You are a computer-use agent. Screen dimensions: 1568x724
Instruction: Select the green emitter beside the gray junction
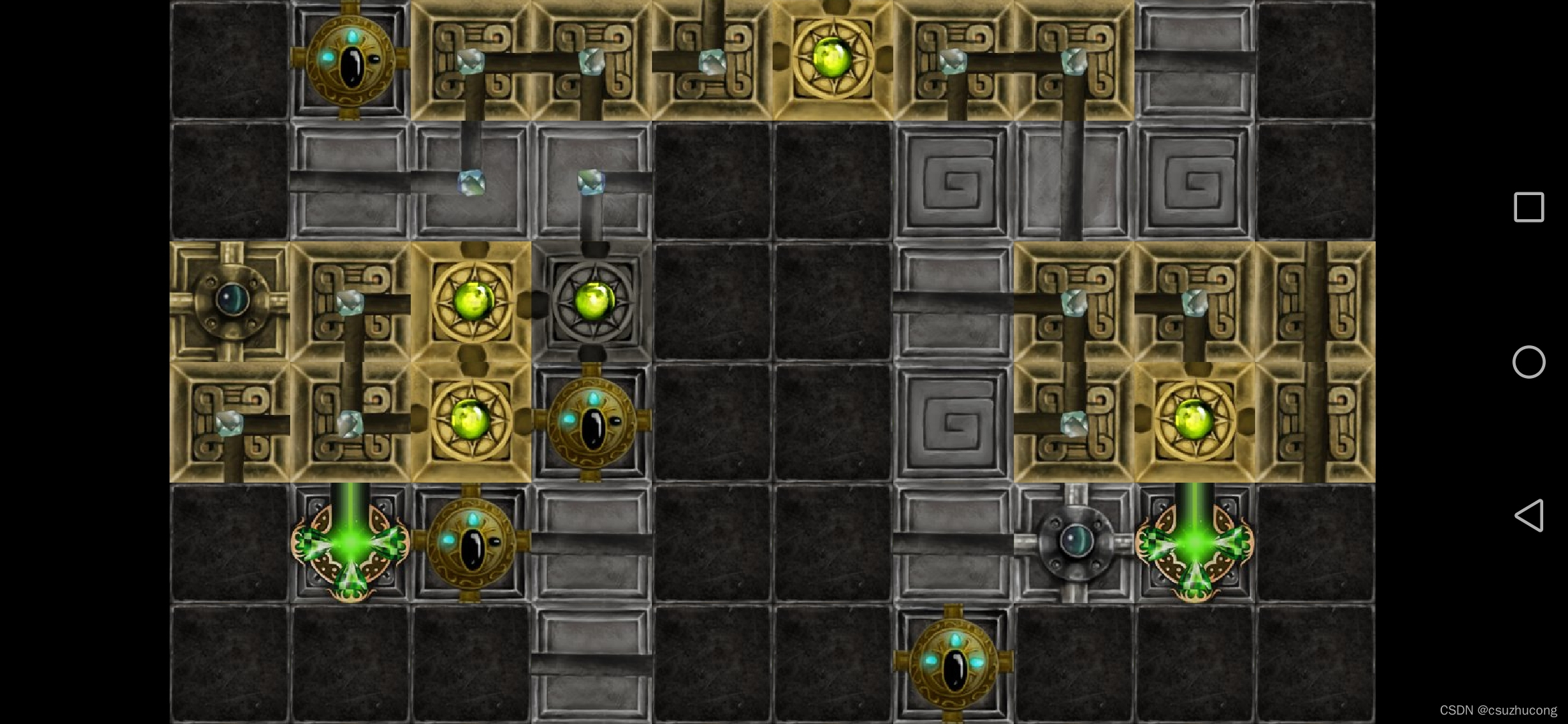point(1194,542)
